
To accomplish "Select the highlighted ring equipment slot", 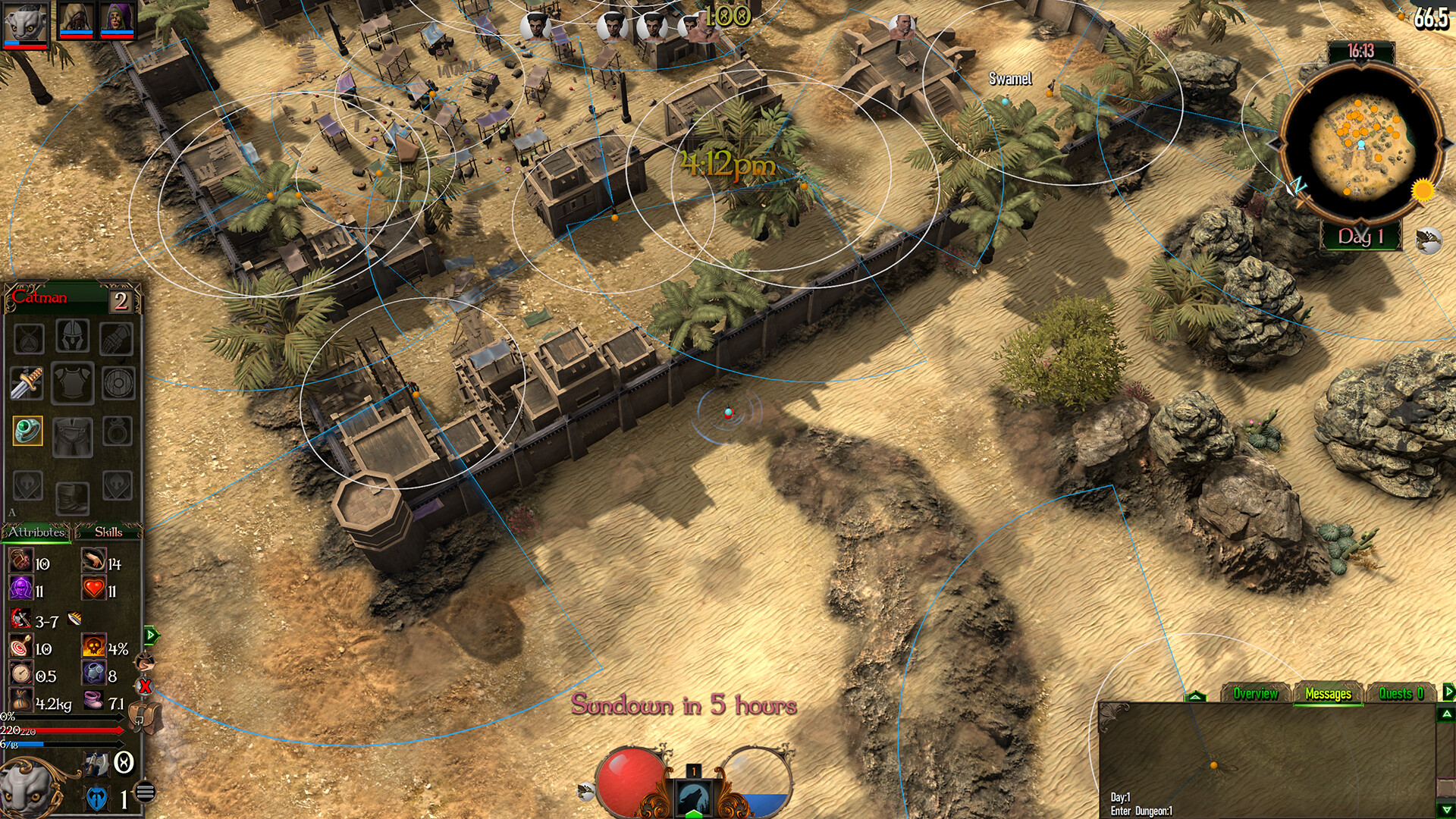I will pyautogui.click(x=27, y=429).
